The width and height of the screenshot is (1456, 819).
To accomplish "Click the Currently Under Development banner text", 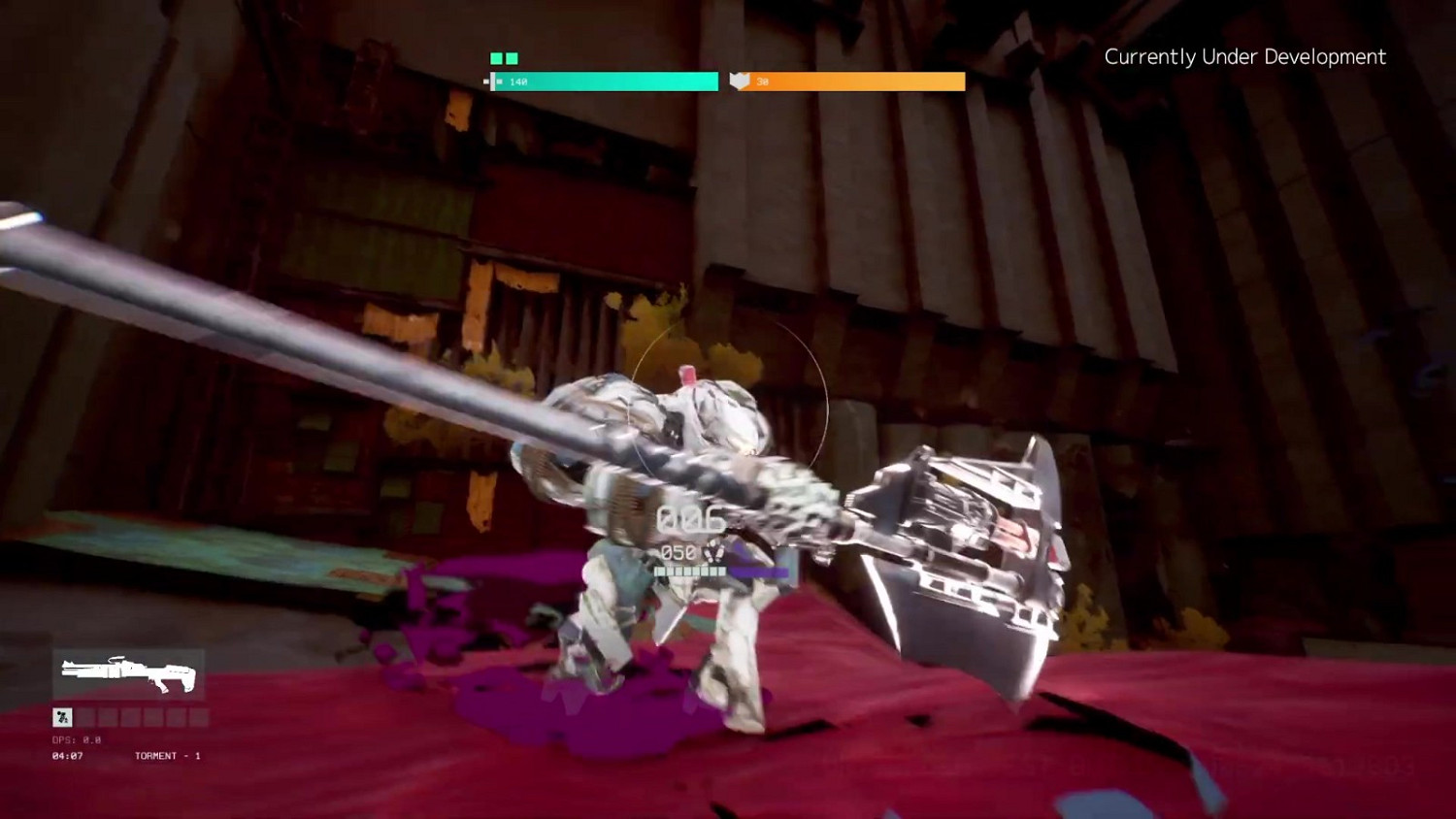I will pyautogui.click(x=1244, y=57).
